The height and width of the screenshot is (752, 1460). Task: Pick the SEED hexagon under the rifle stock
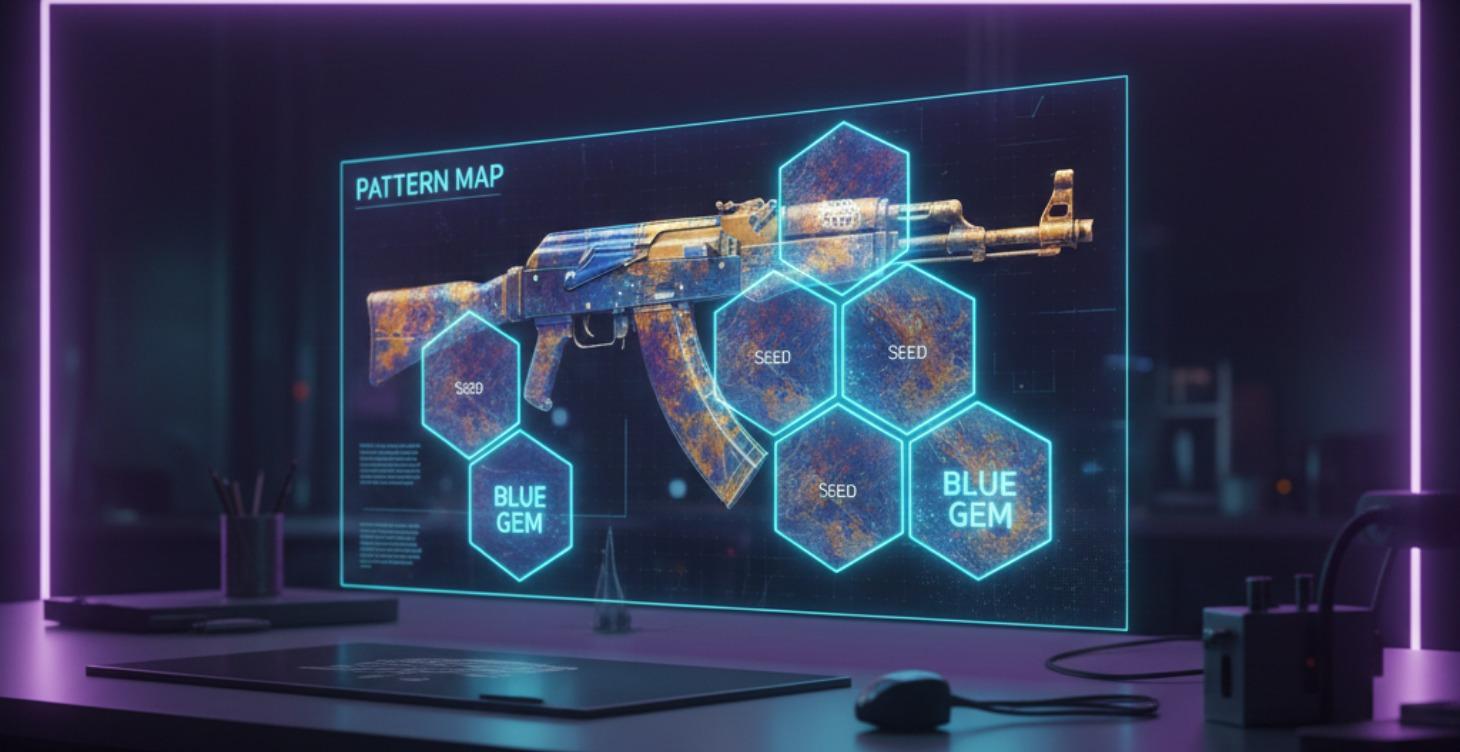[x=470, y=384]
